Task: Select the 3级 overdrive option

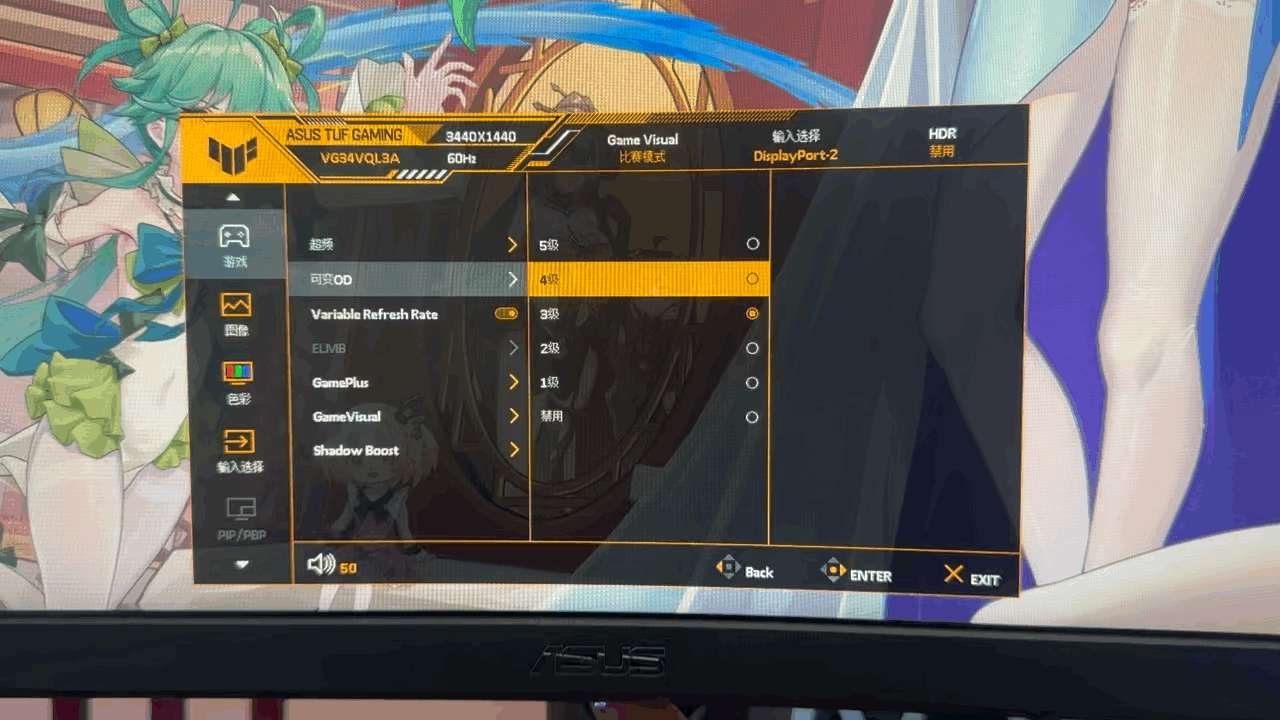Action: tap(650, 314)
